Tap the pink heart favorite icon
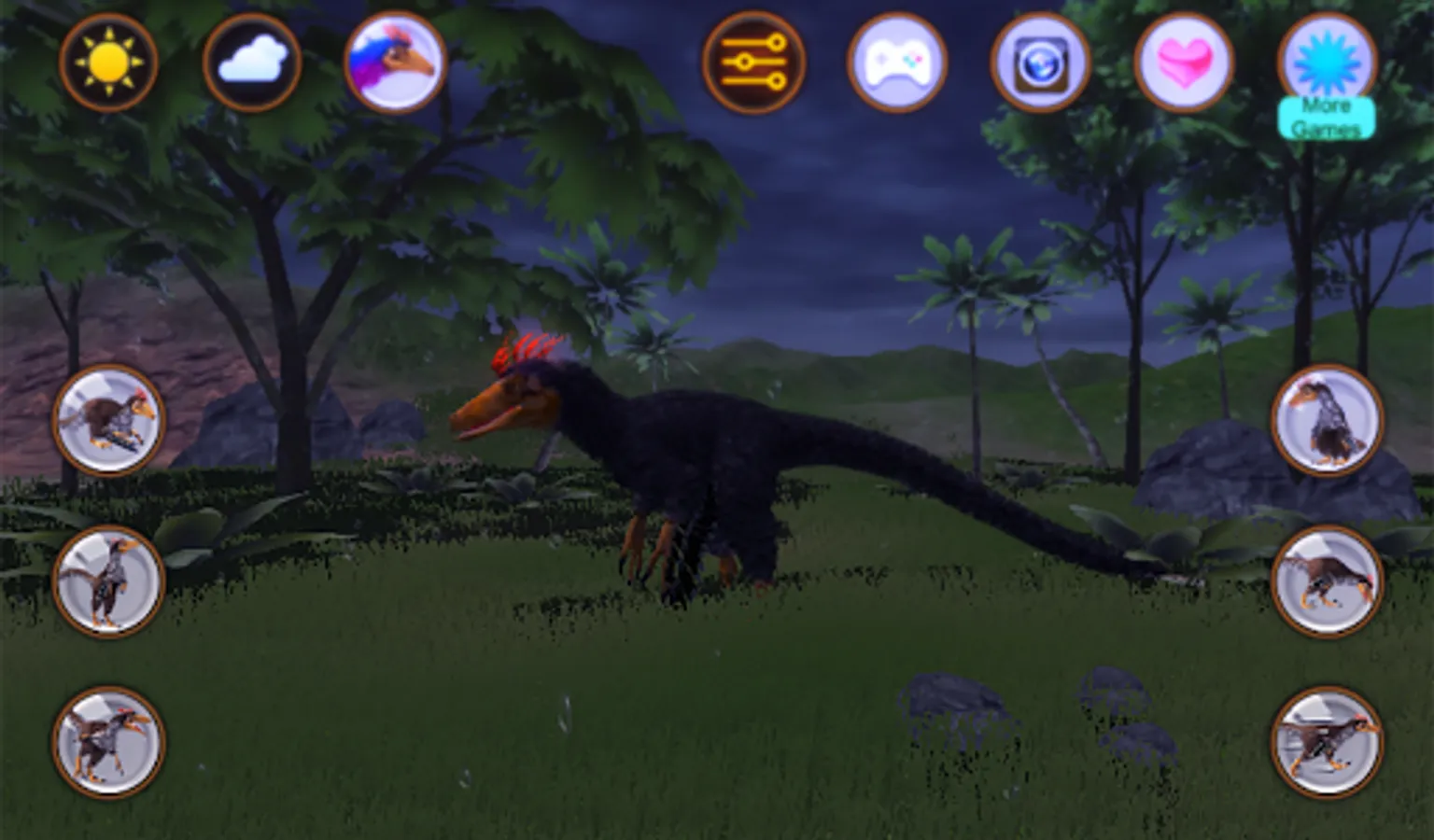1434x840 pixels. coord(1184,63)
